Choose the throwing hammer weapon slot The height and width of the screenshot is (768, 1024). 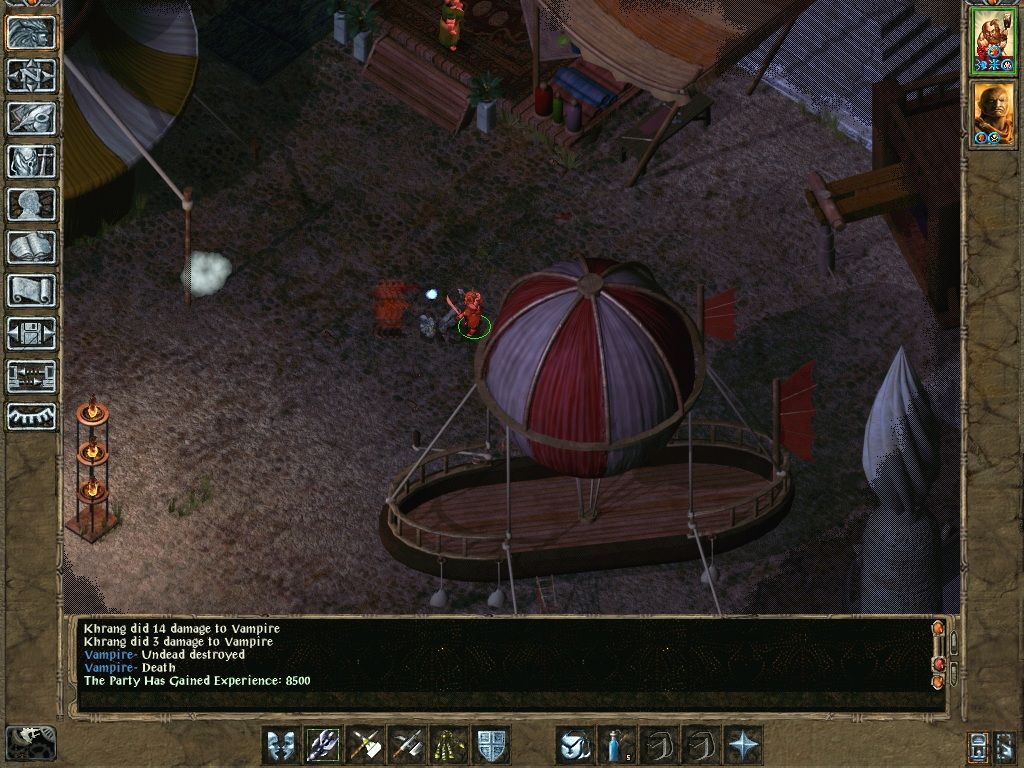pos(365,745)
